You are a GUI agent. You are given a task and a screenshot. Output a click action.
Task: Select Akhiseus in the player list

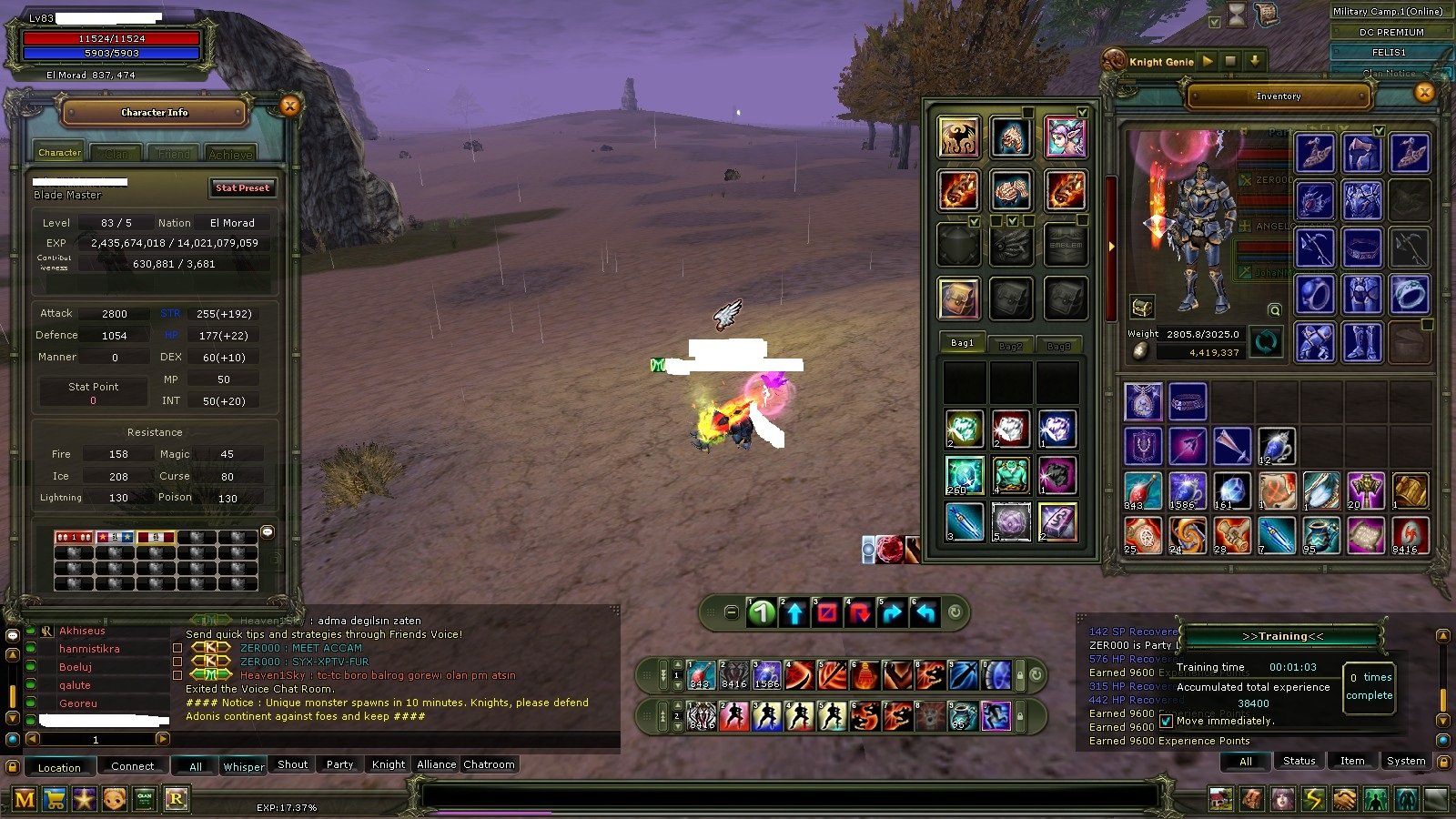[82, 631]
